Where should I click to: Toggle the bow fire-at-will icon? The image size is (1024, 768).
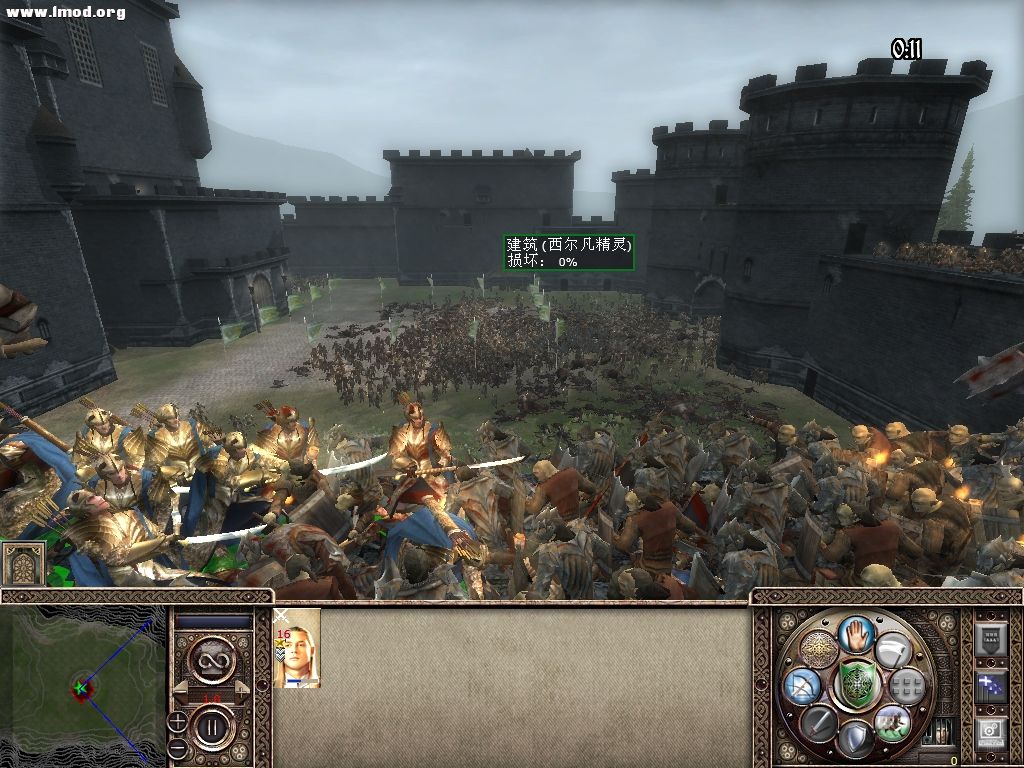point(803,685)
